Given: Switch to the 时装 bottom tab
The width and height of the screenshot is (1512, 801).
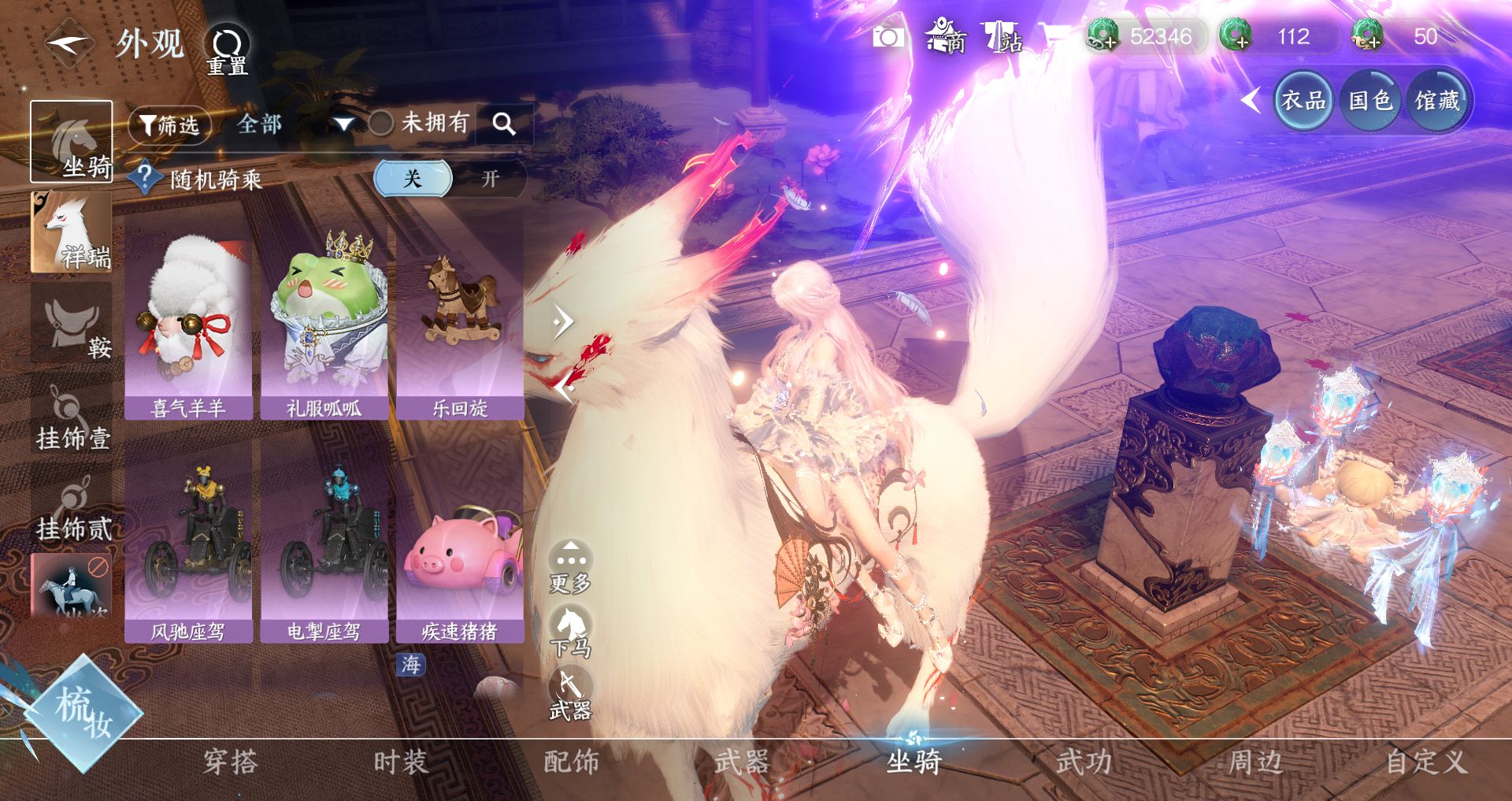Looking at the screenshot, I should [x=400, y=762].
